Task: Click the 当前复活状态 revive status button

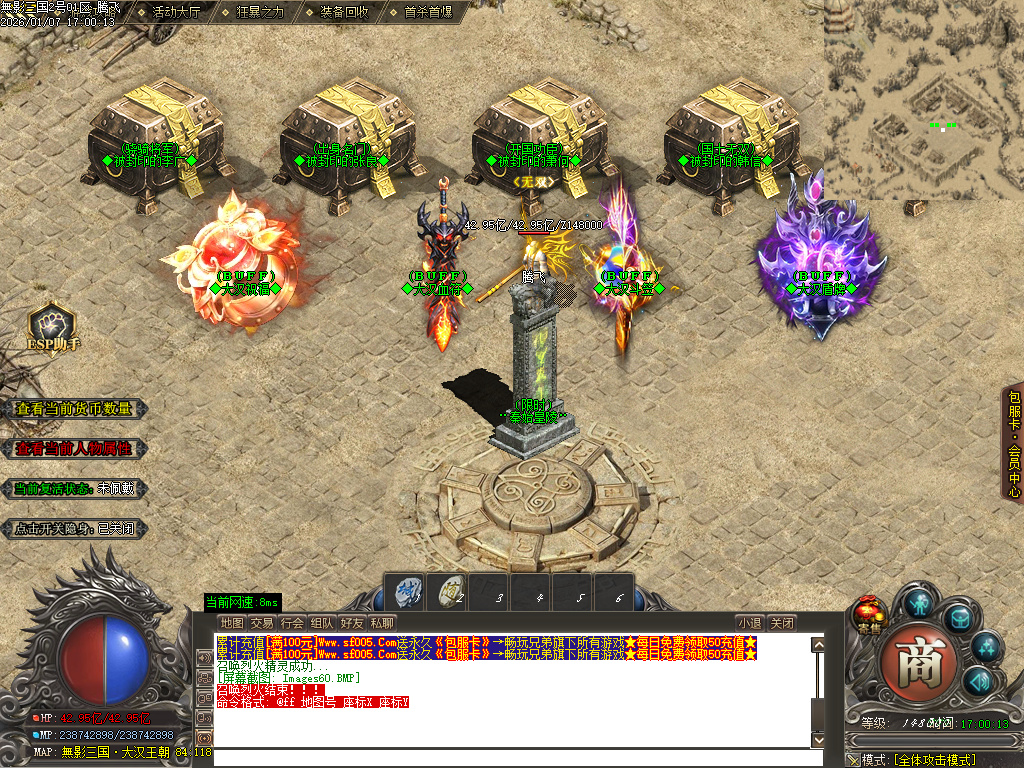Action: click(74, 489)
